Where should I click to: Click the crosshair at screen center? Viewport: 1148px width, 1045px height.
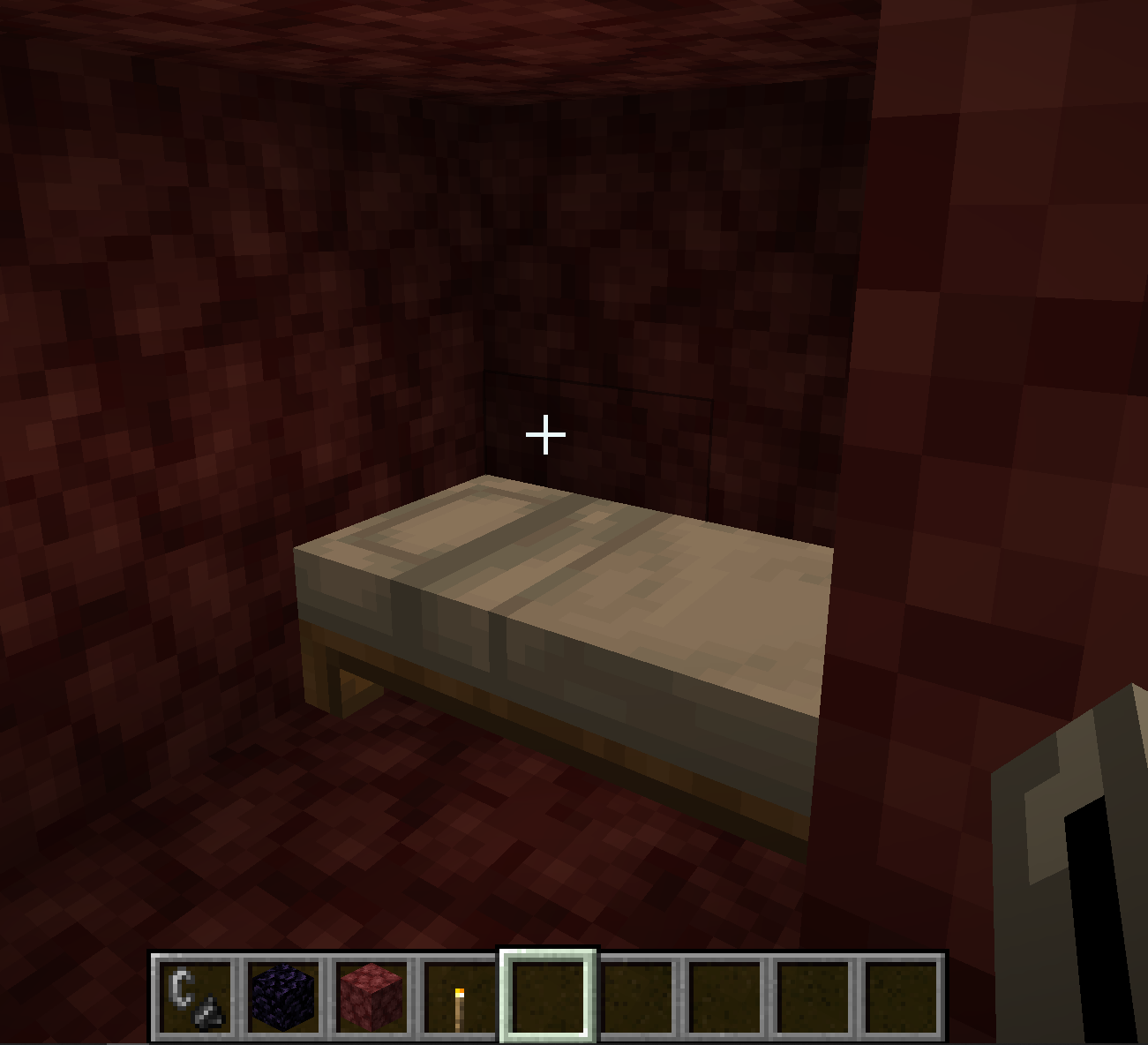pyautogui.click(x=545, y=433)
